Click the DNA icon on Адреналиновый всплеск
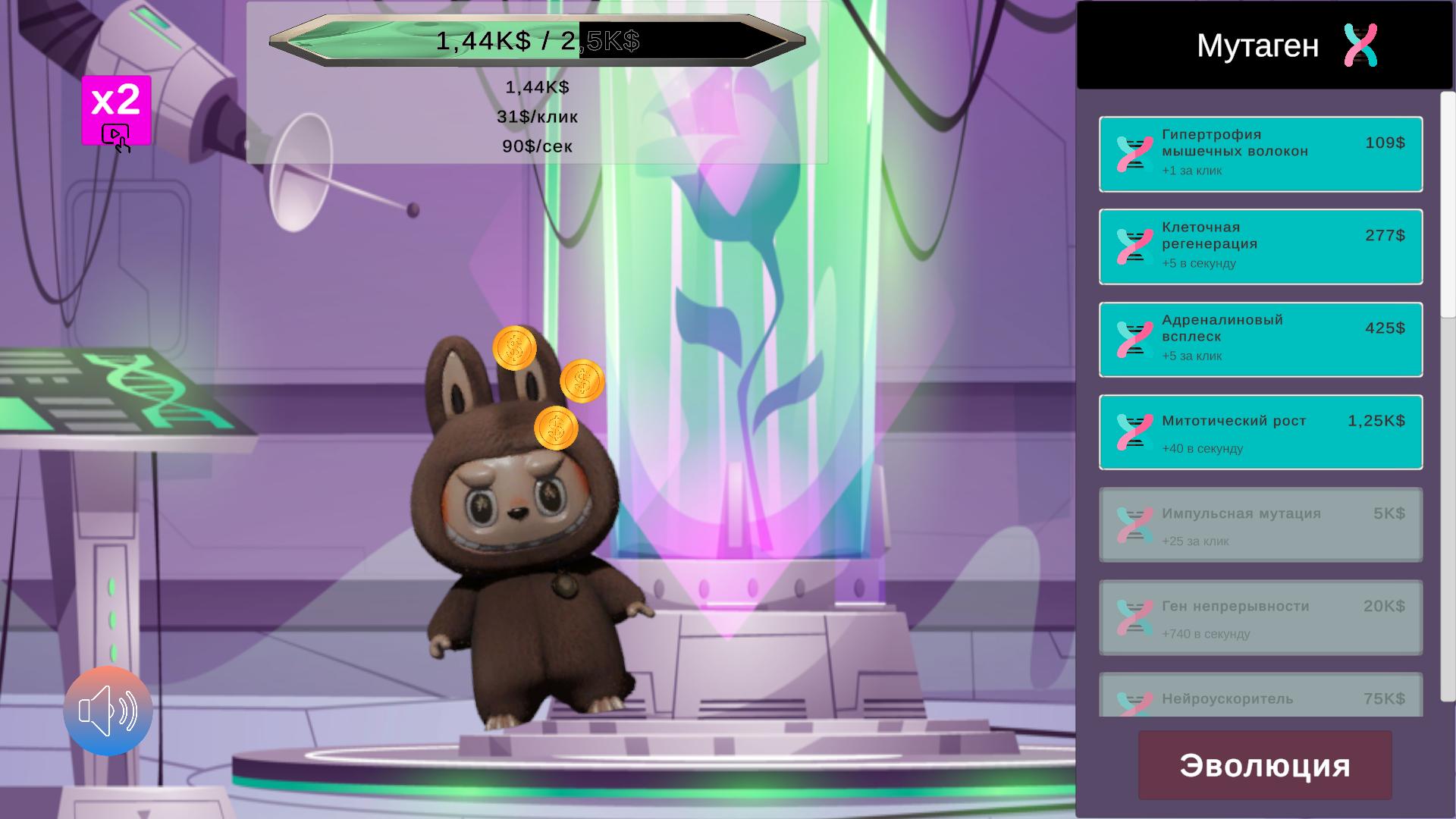 (x=1133, y=340)
